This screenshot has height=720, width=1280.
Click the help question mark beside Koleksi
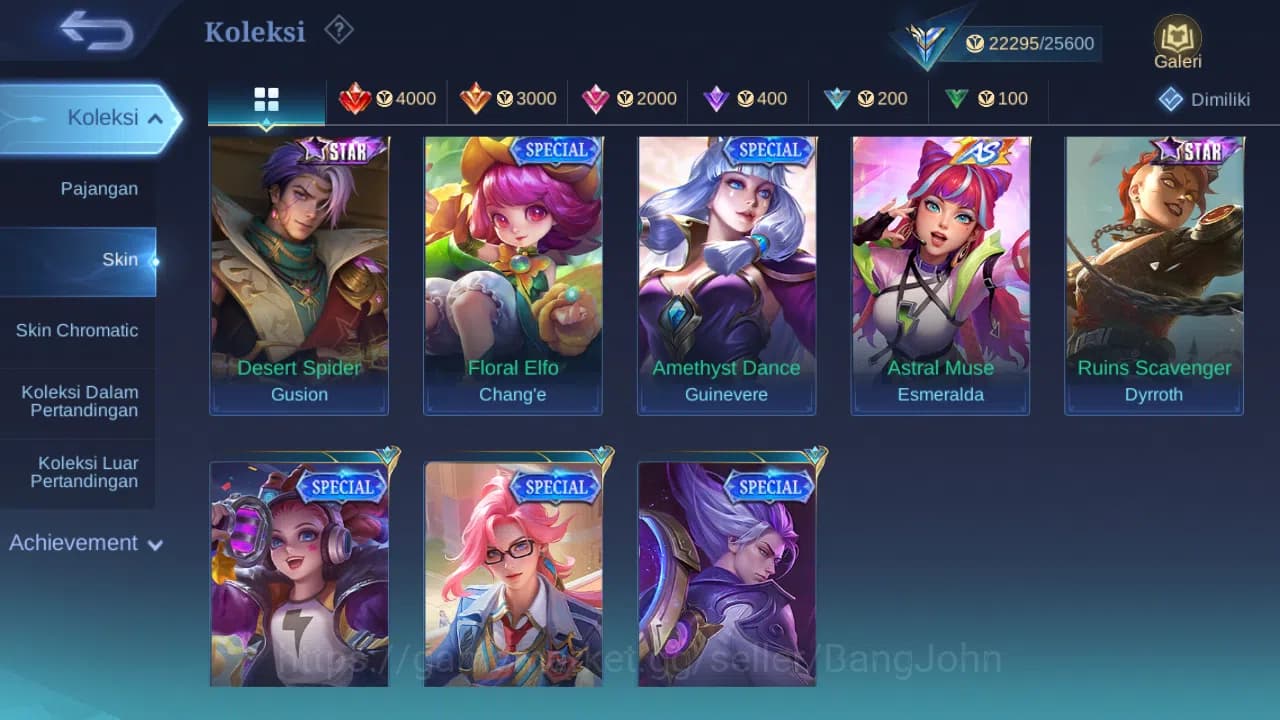(338, 30)
